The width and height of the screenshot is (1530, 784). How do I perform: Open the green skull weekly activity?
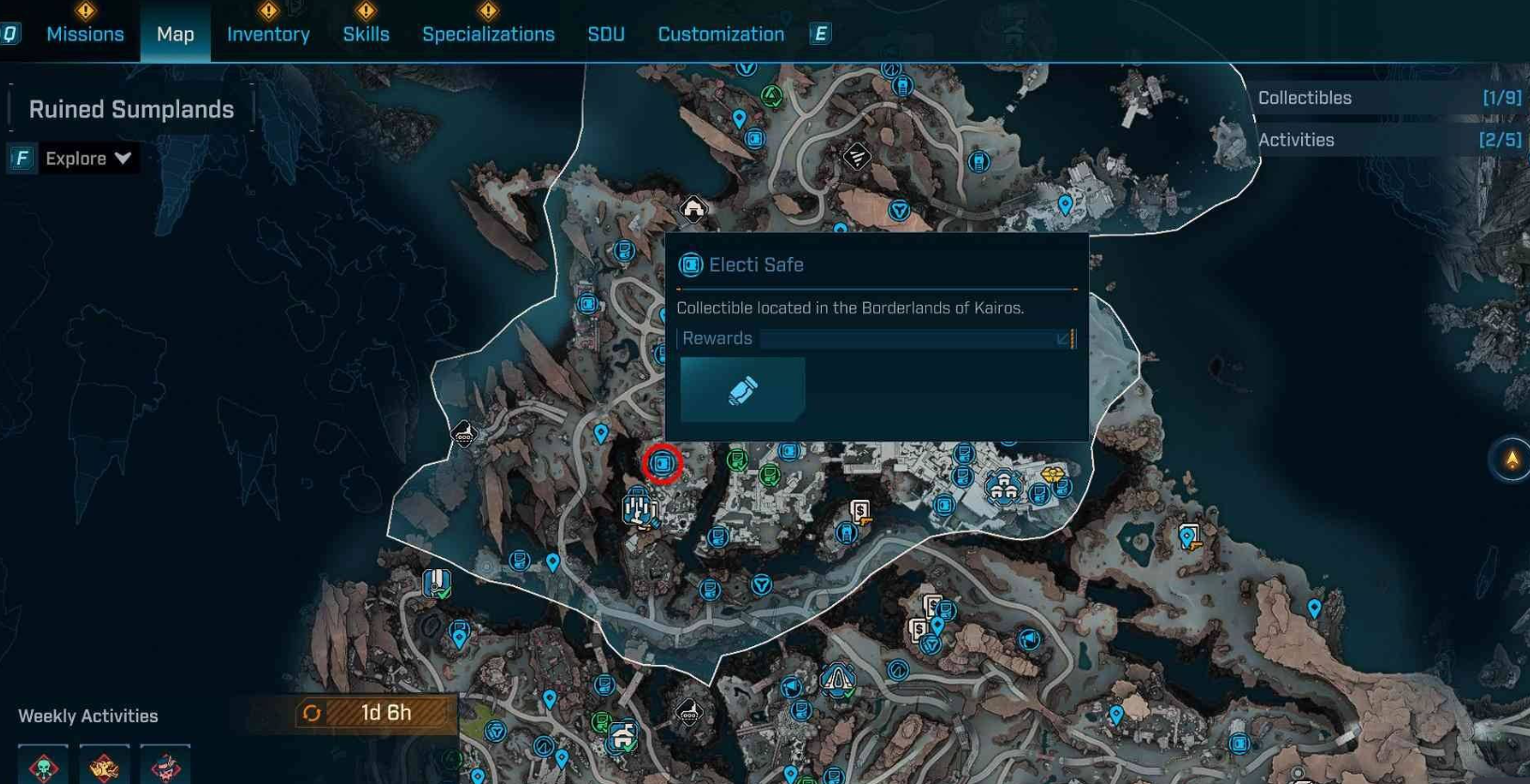click(x=43, y=765)
